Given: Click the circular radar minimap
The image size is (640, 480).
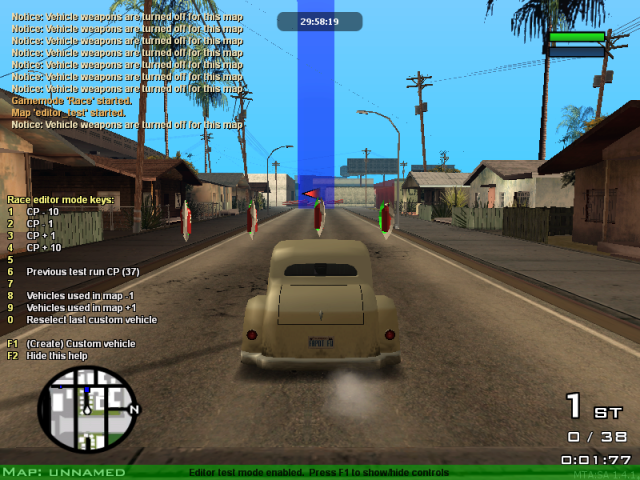Looking at the screenshot, I should coord(86,409).
